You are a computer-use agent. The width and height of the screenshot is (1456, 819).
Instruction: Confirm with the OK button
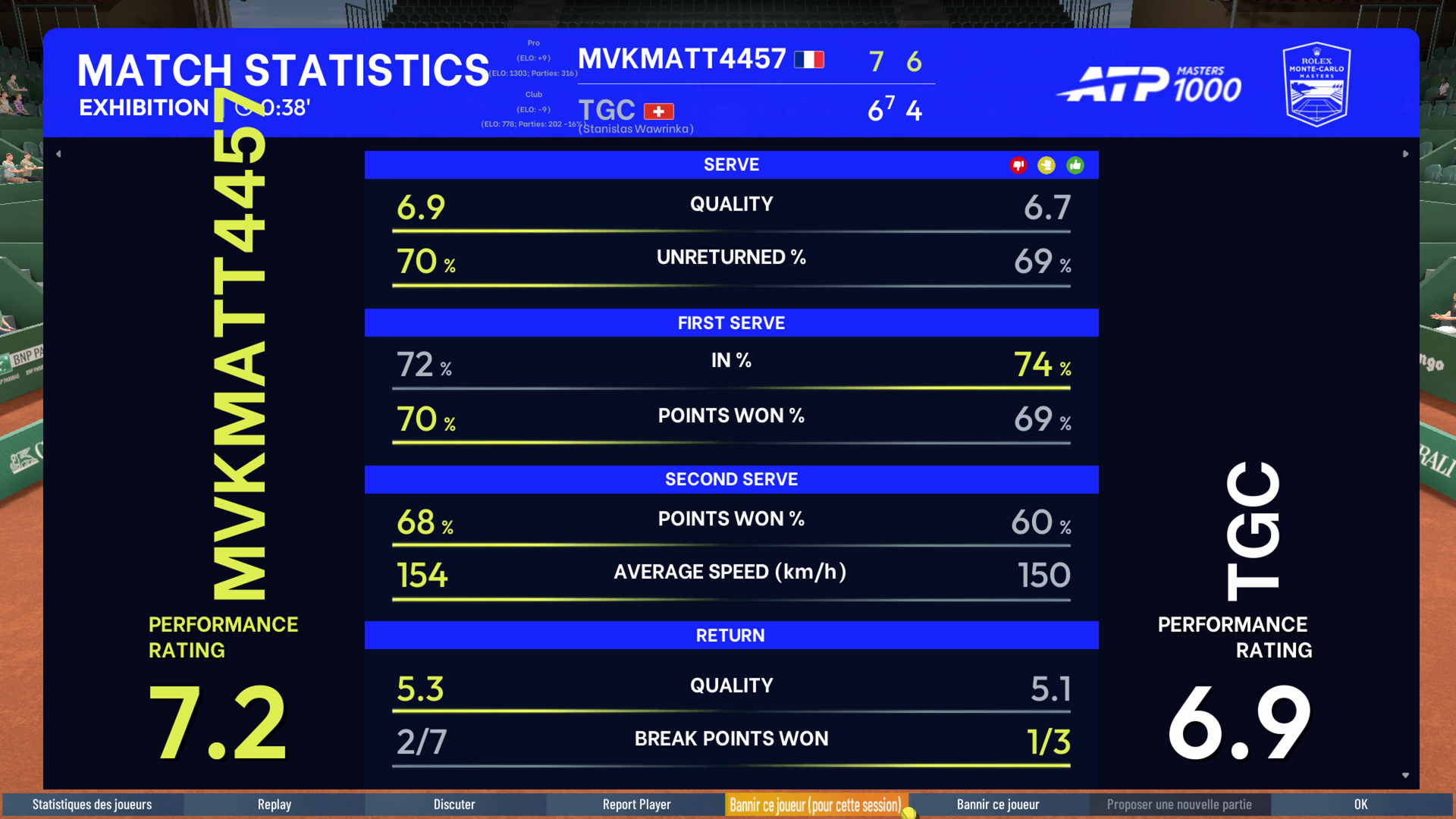coord(1361,805)
